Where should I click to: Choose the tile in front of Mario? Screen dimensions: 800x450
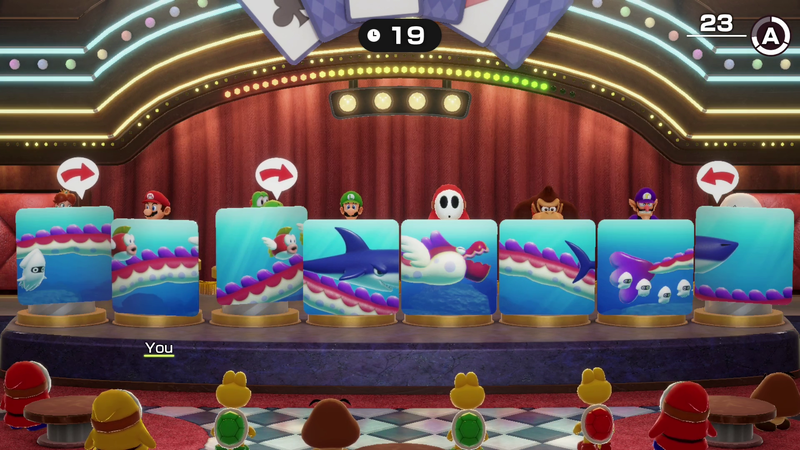click(x=155, y=266)
